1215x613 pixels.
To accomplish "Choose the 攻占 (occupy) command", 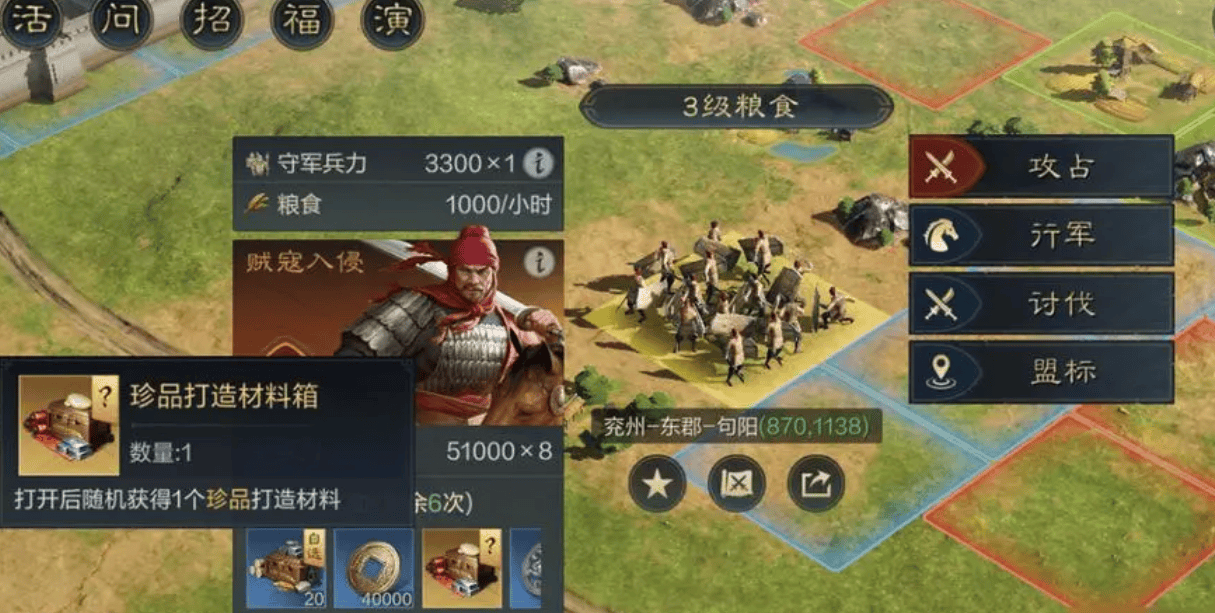I will click(1041, 167).
